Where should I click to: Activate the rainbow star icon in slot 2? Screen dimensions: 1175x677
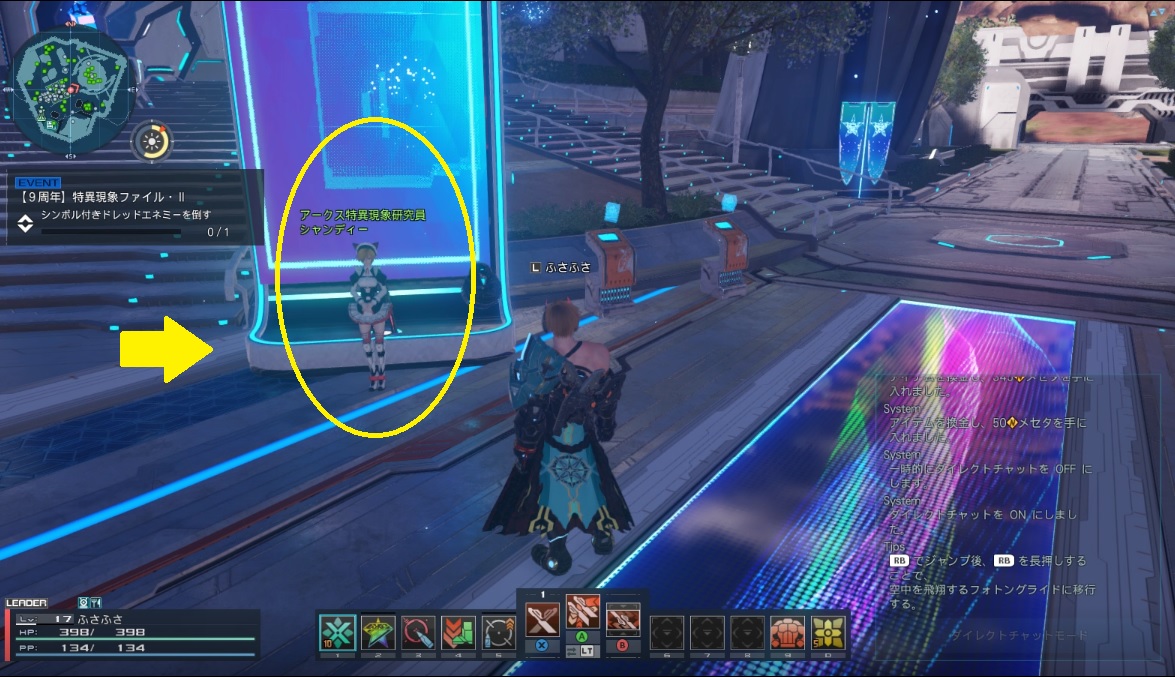click(378, 632)
